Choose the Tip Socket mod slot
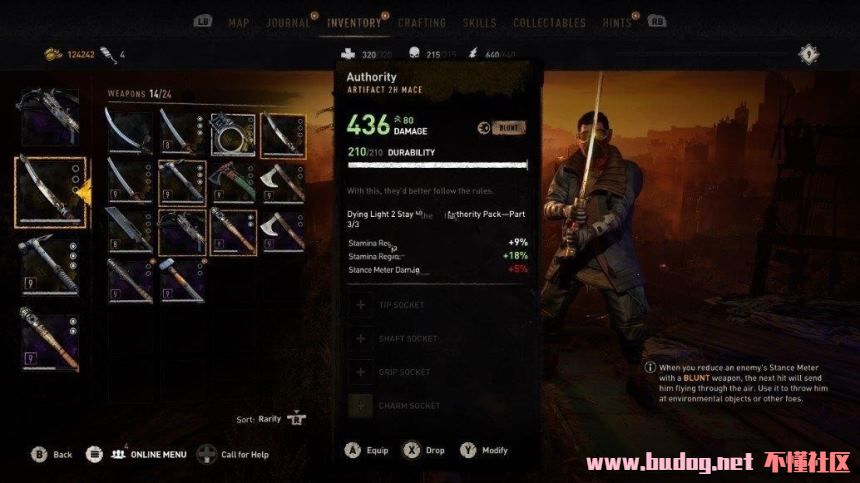The height and width of the screenshot is (483, 860). [401, 305]
